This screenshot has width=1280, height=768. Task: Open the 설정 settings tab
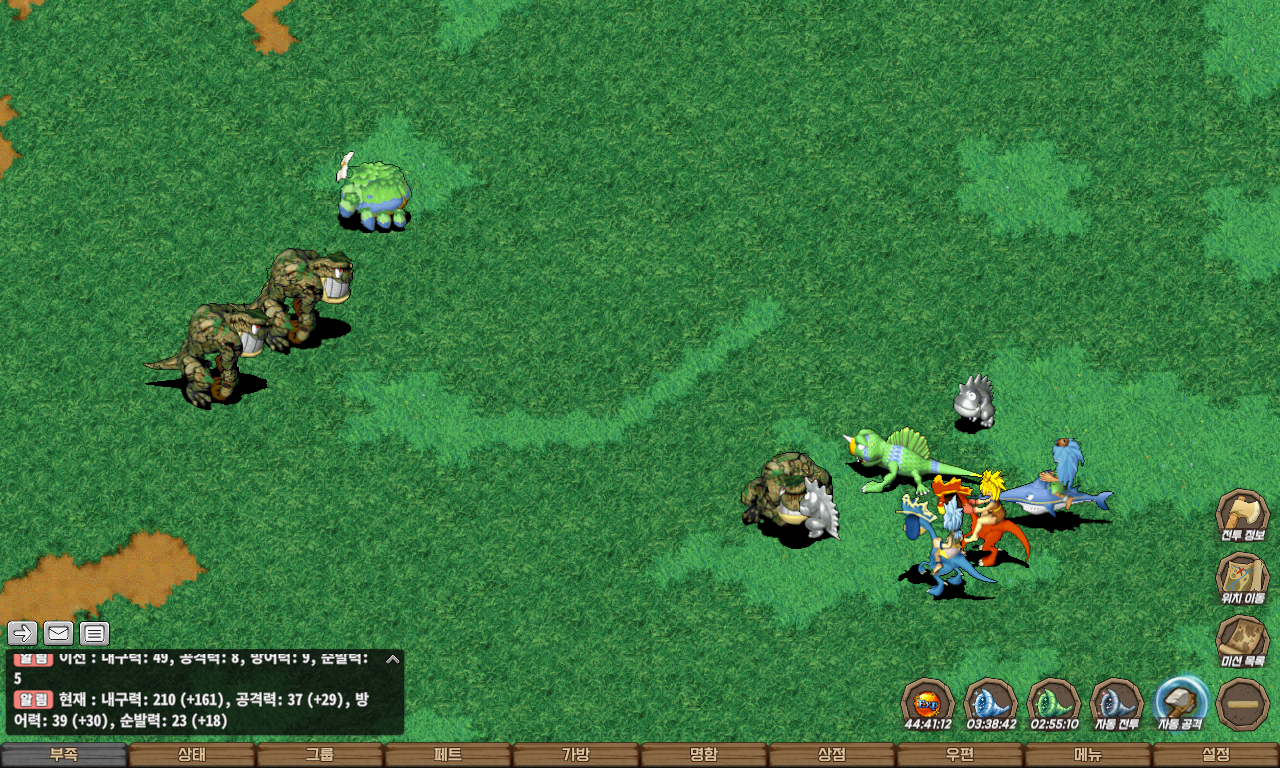1215,755
